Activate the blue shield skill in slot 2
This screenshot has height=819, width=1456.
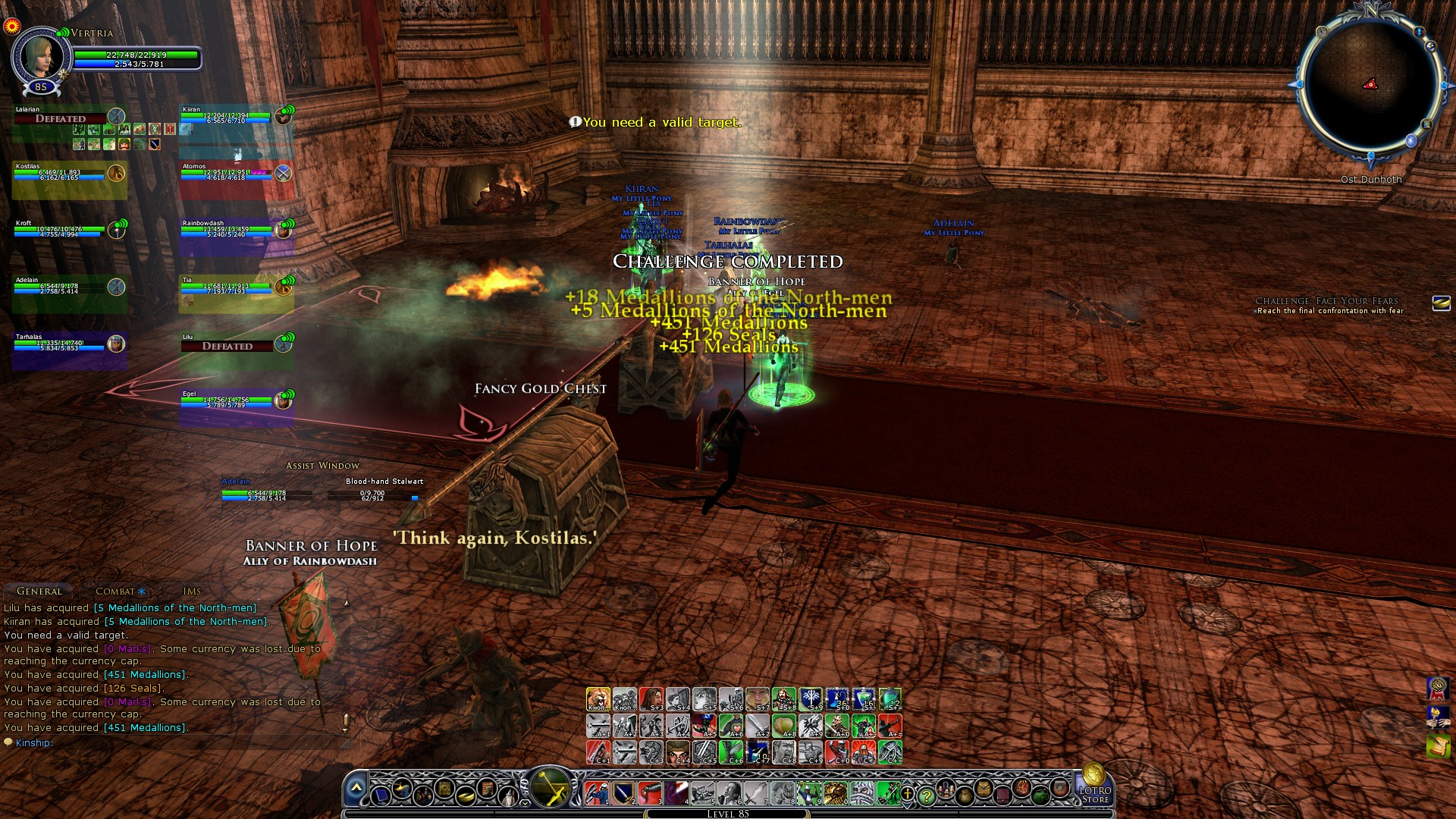click(623, 792)
